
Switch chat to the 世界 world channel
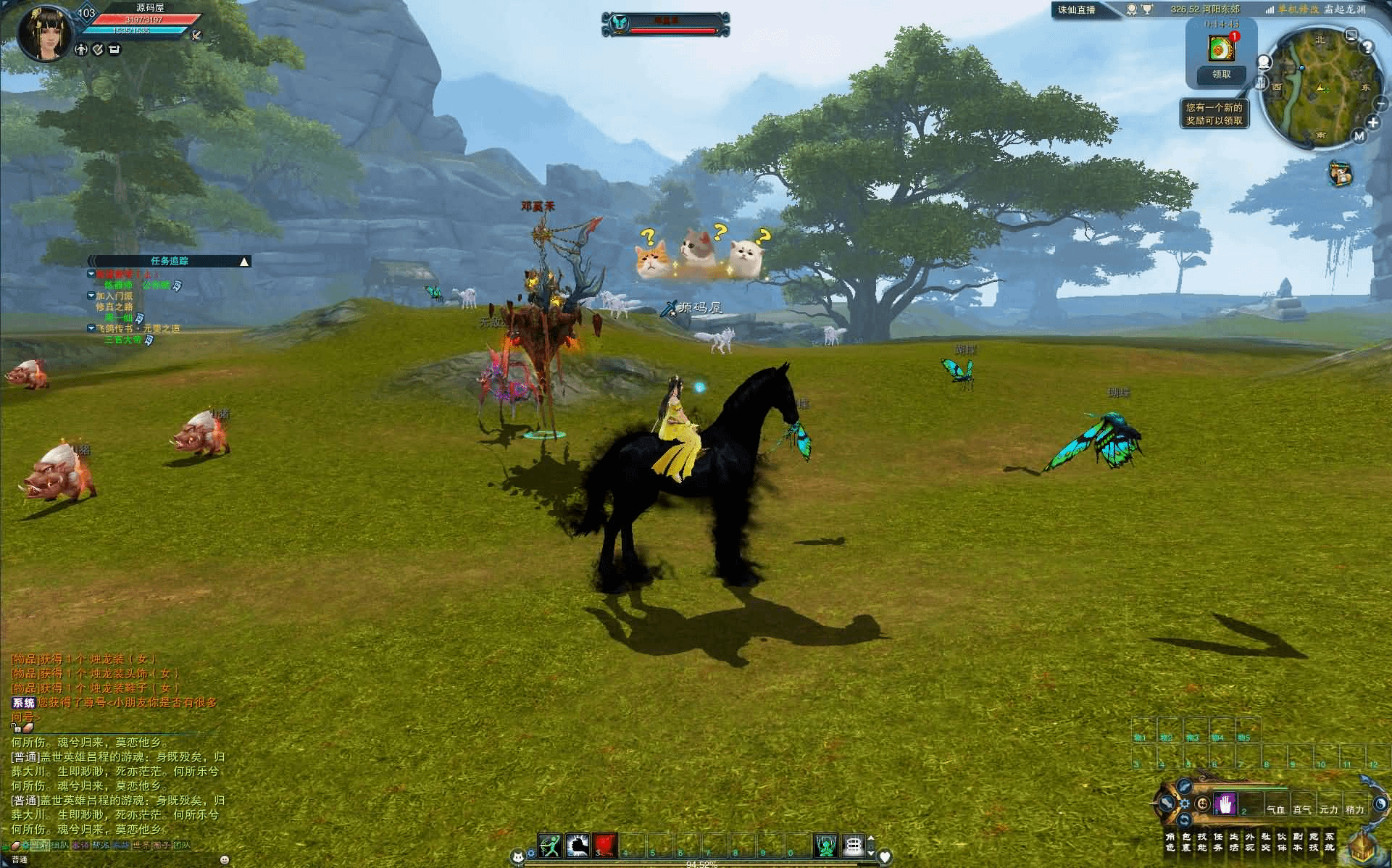point(141,846)
